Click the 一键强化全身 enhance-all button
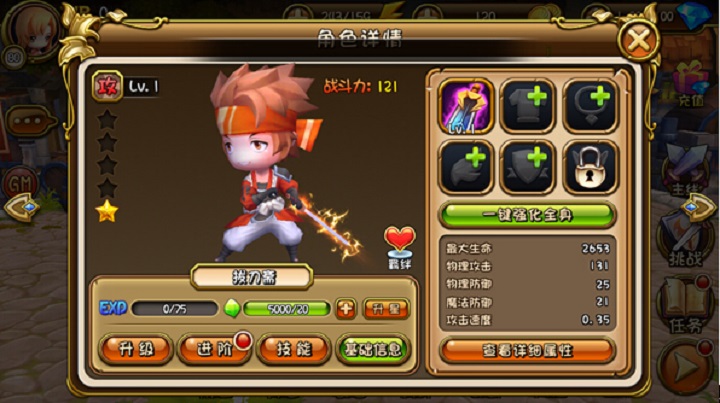Screen dimensions: 720x403 pos(527,216)
